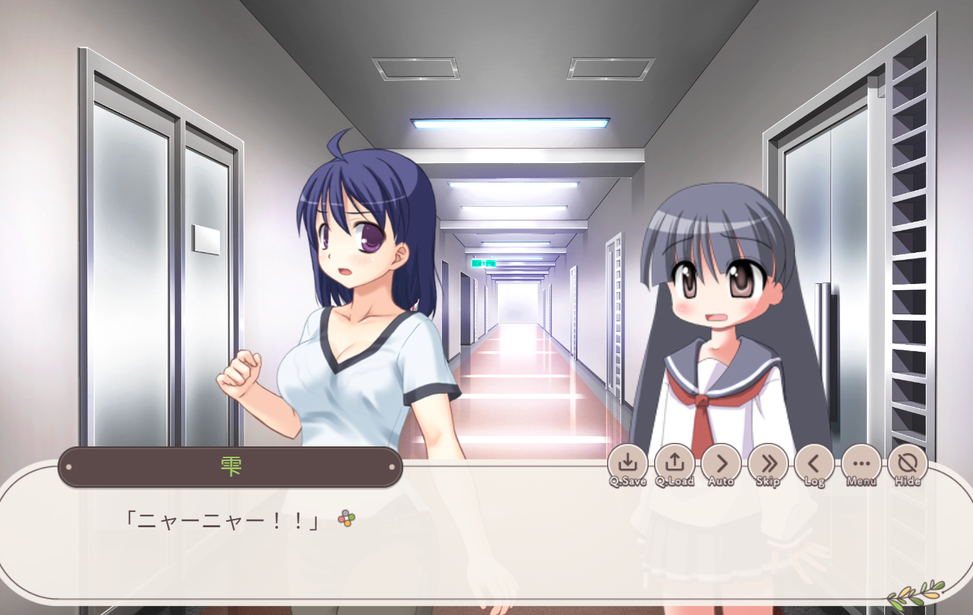This screenshot has width=973, height=615.
Task: Enable Auto text advance mode
Action: click(721, 464)
